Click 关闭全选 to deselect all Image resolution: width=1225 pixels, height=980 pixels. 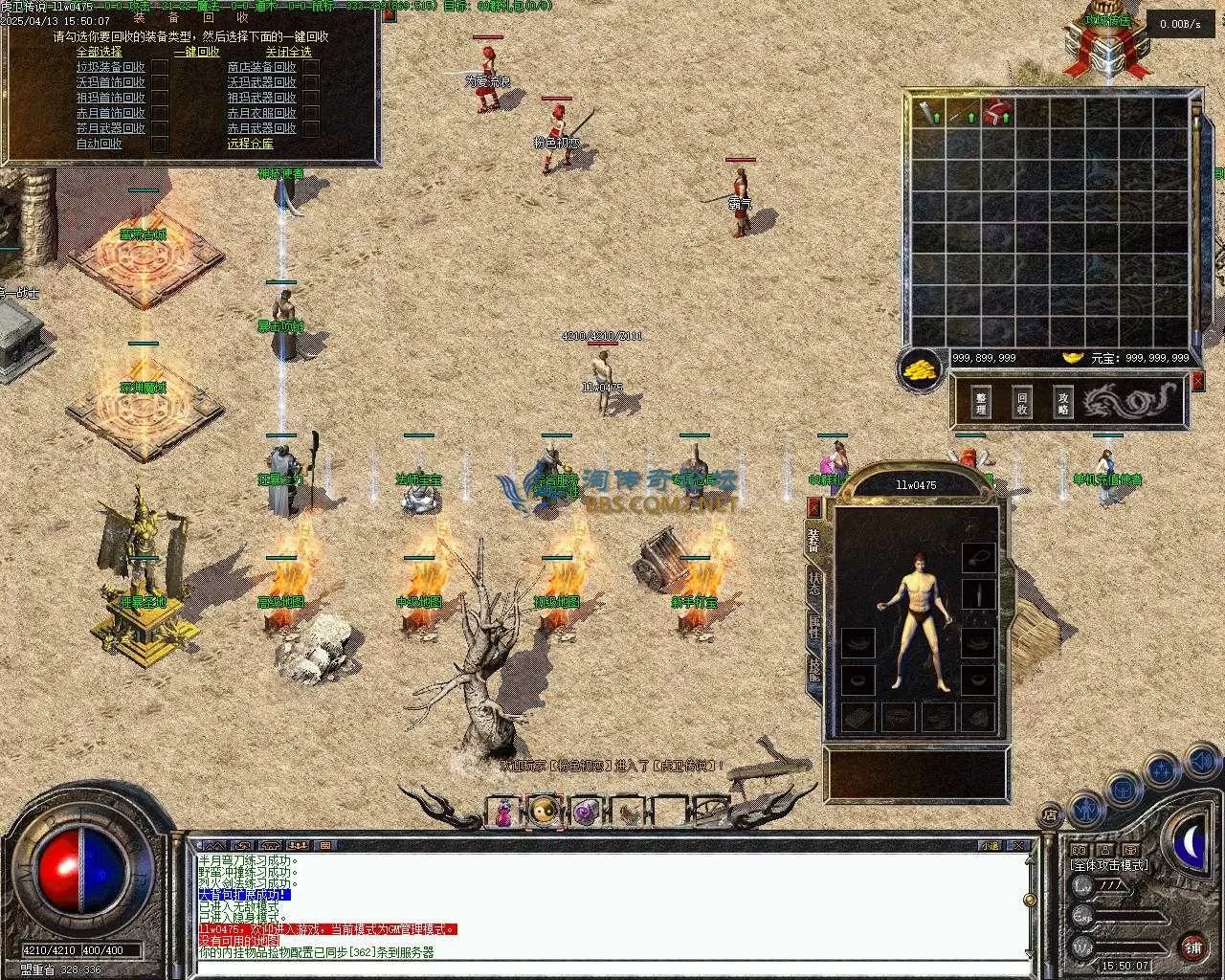[x=288, y=52]
